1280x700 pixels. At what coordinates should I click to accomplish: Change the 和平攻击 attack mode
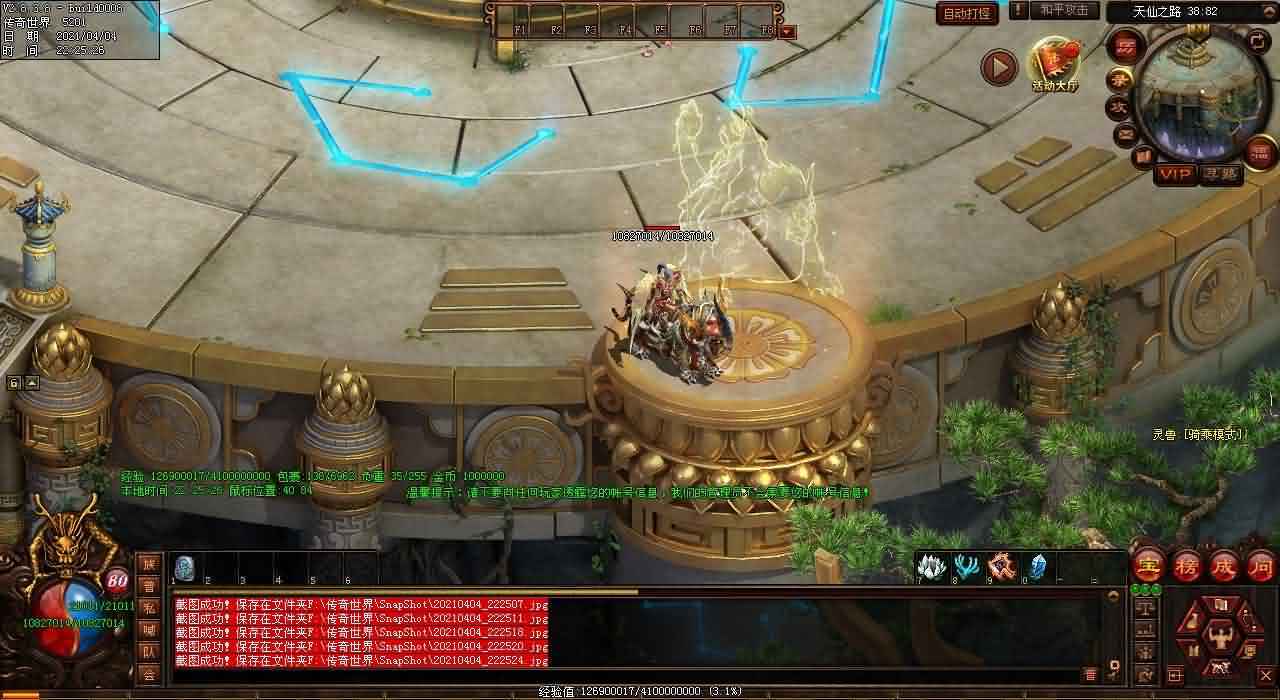(x=1064, y=10)
